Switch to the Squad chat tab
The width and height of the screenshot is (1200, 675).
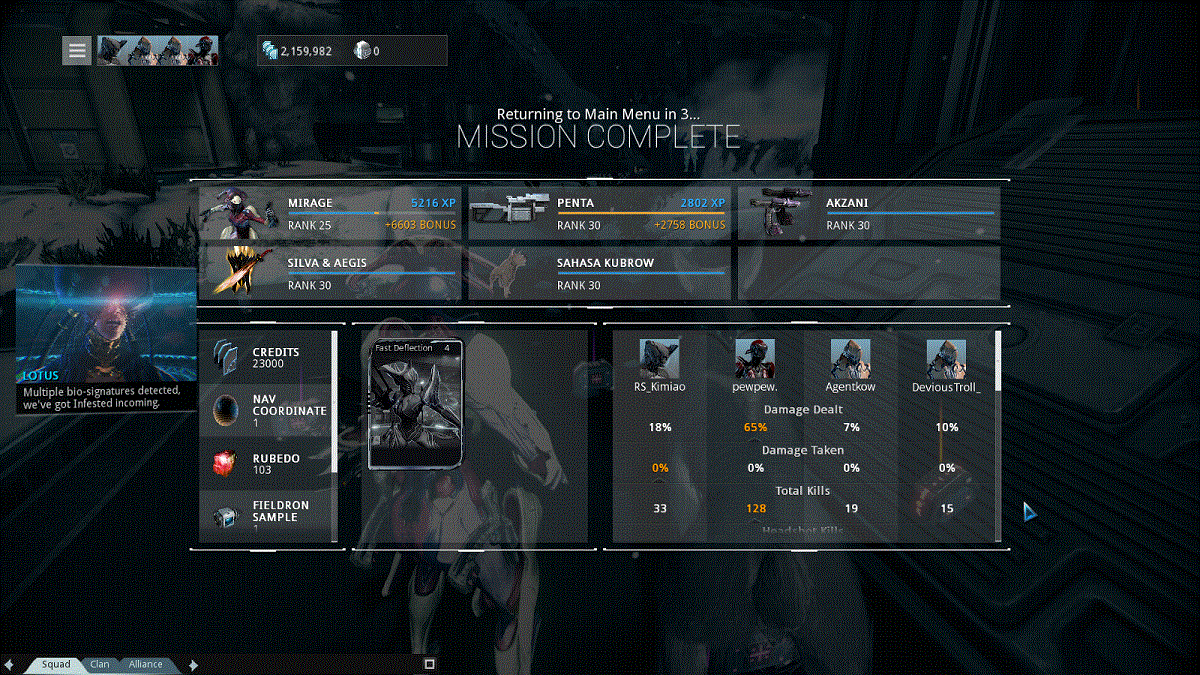[x=56, y=664]
